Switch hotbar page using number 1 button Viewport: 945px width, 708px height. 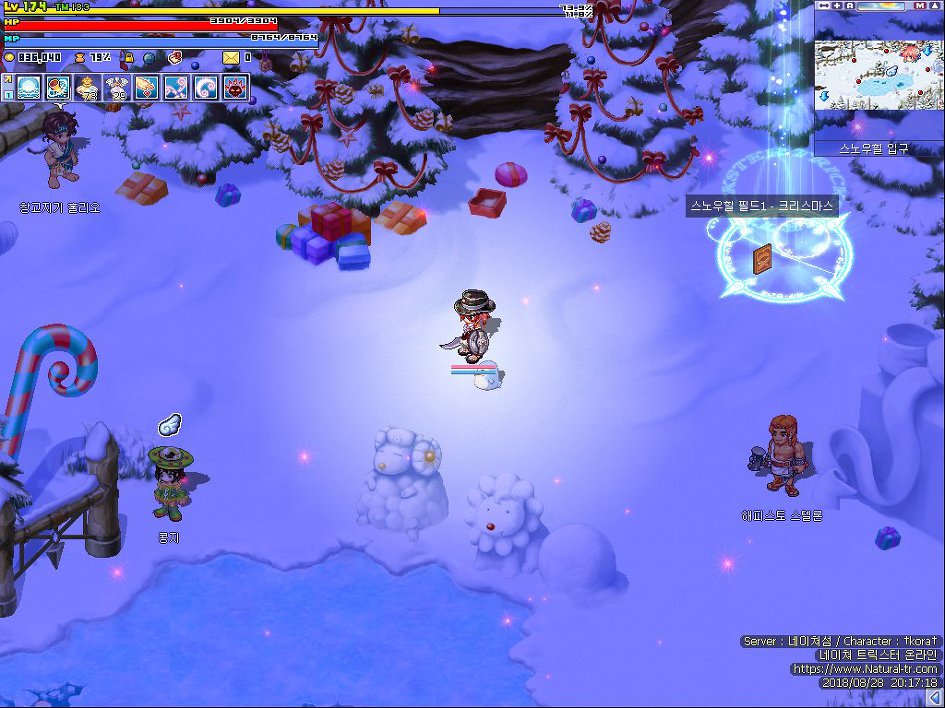[7, 94]
